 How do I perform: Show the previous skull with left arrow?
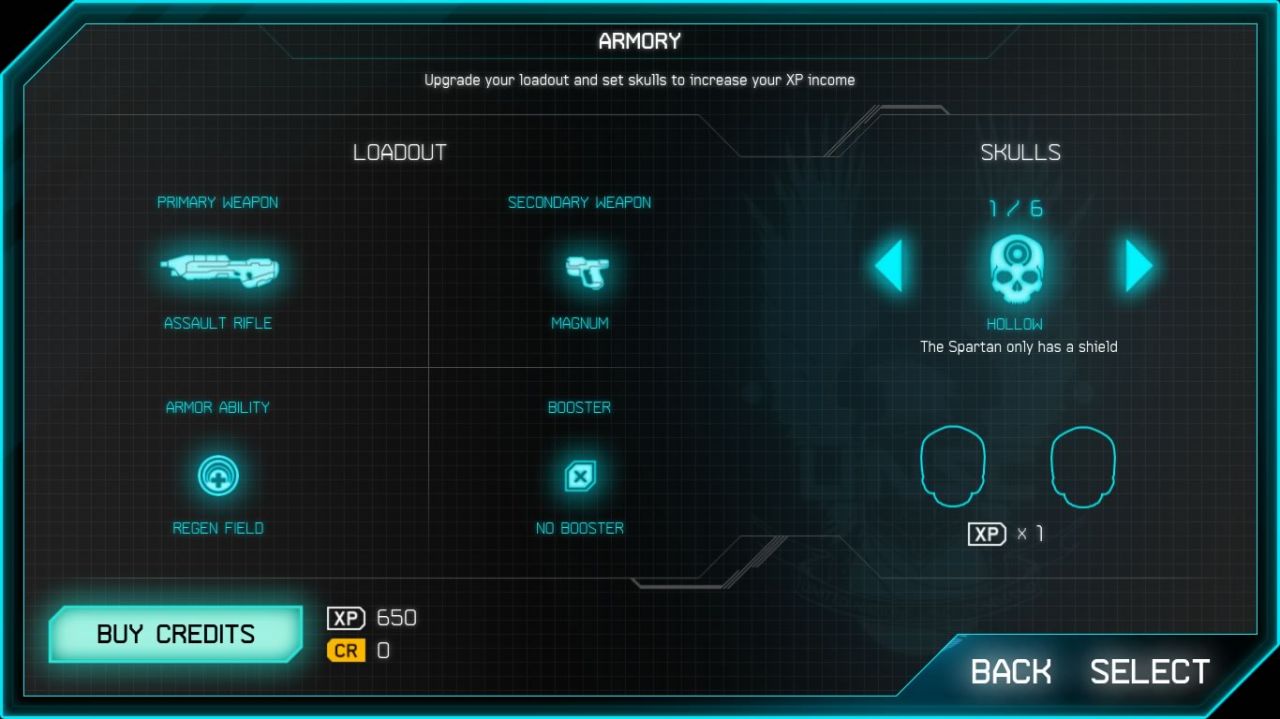[889, 266]
